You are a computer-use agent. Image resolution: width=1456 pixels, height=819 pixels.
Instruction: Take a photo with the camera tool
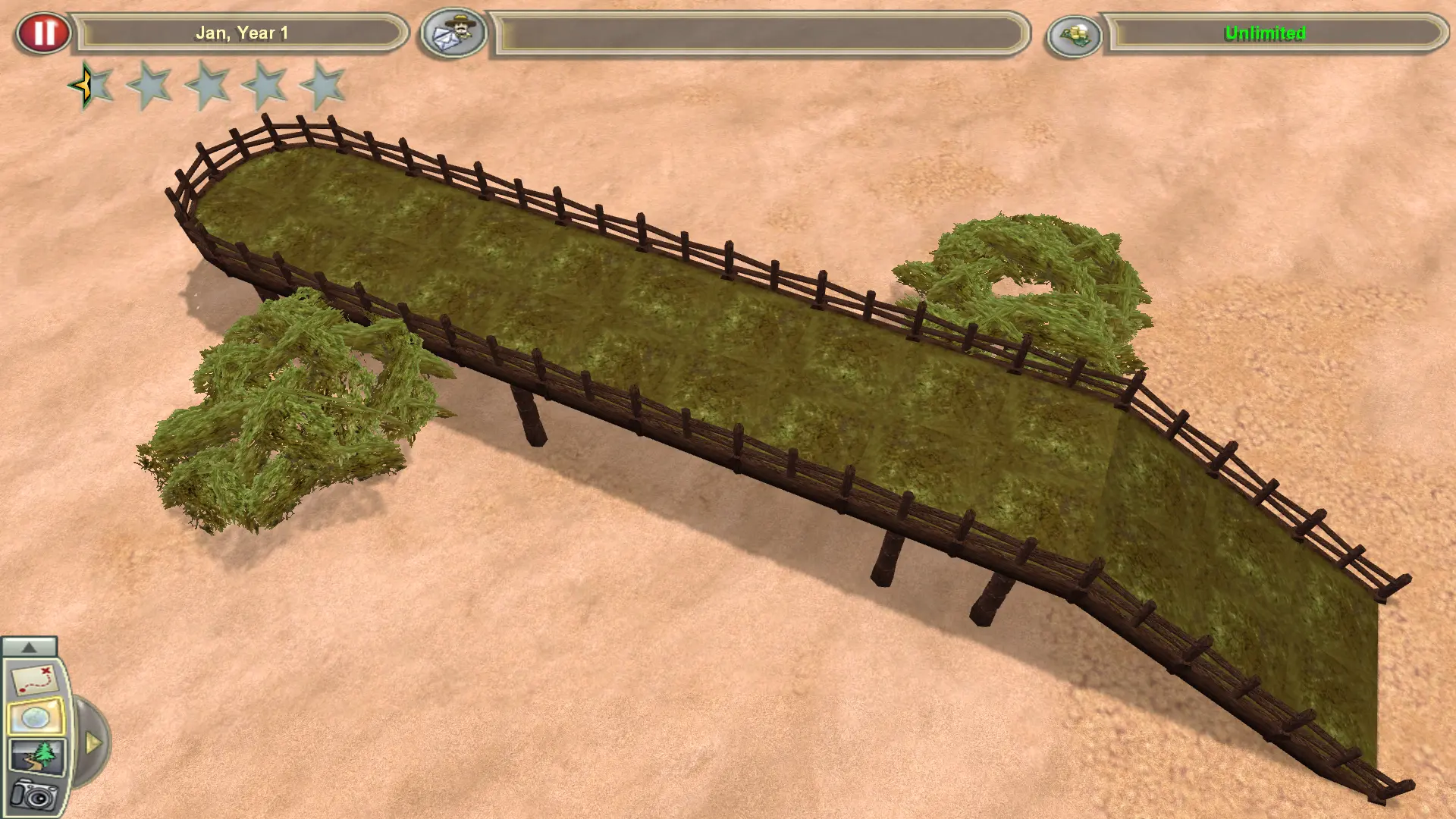pyautogui.click(x=35, y=795)
